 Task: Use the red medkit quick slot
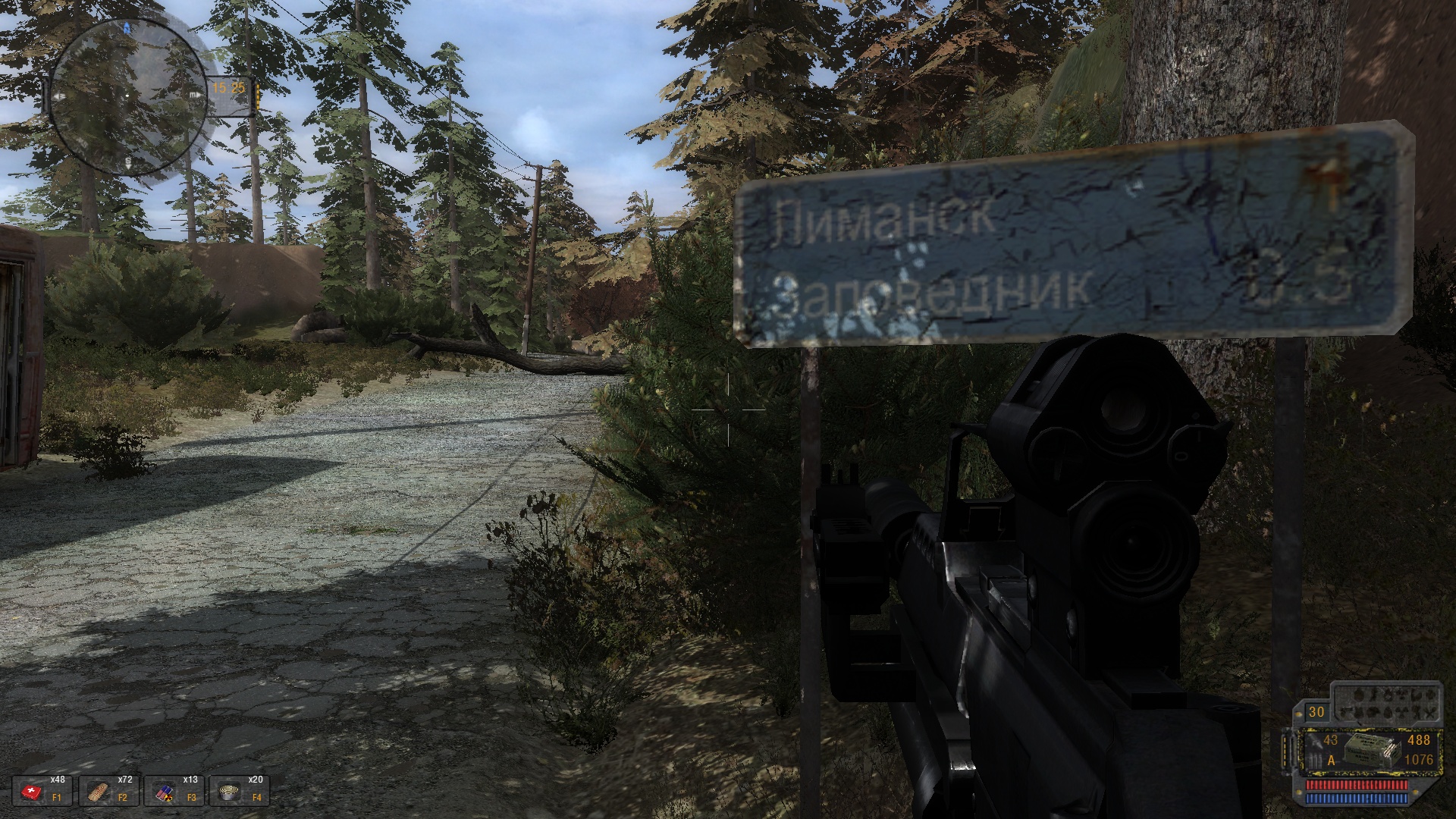pos(35,792)
